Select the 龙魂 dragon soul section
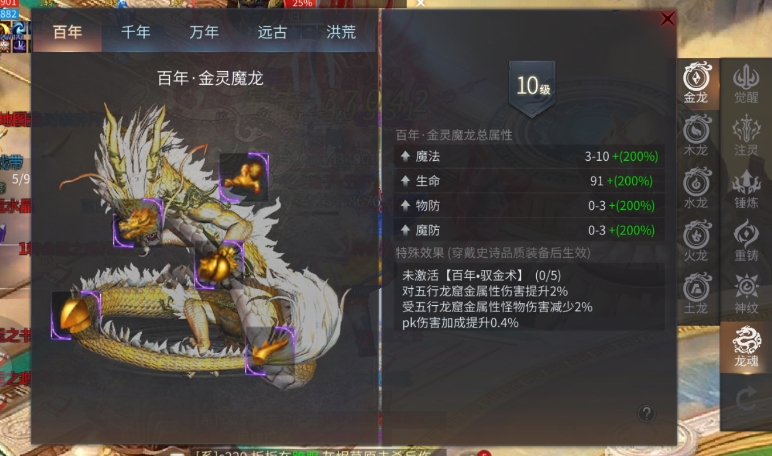 click(x=746, y=346)
